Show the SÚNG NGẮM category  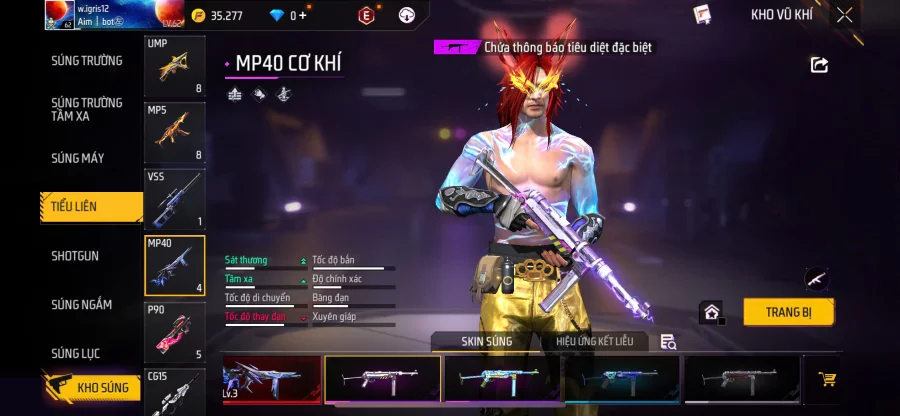[82, 304]
